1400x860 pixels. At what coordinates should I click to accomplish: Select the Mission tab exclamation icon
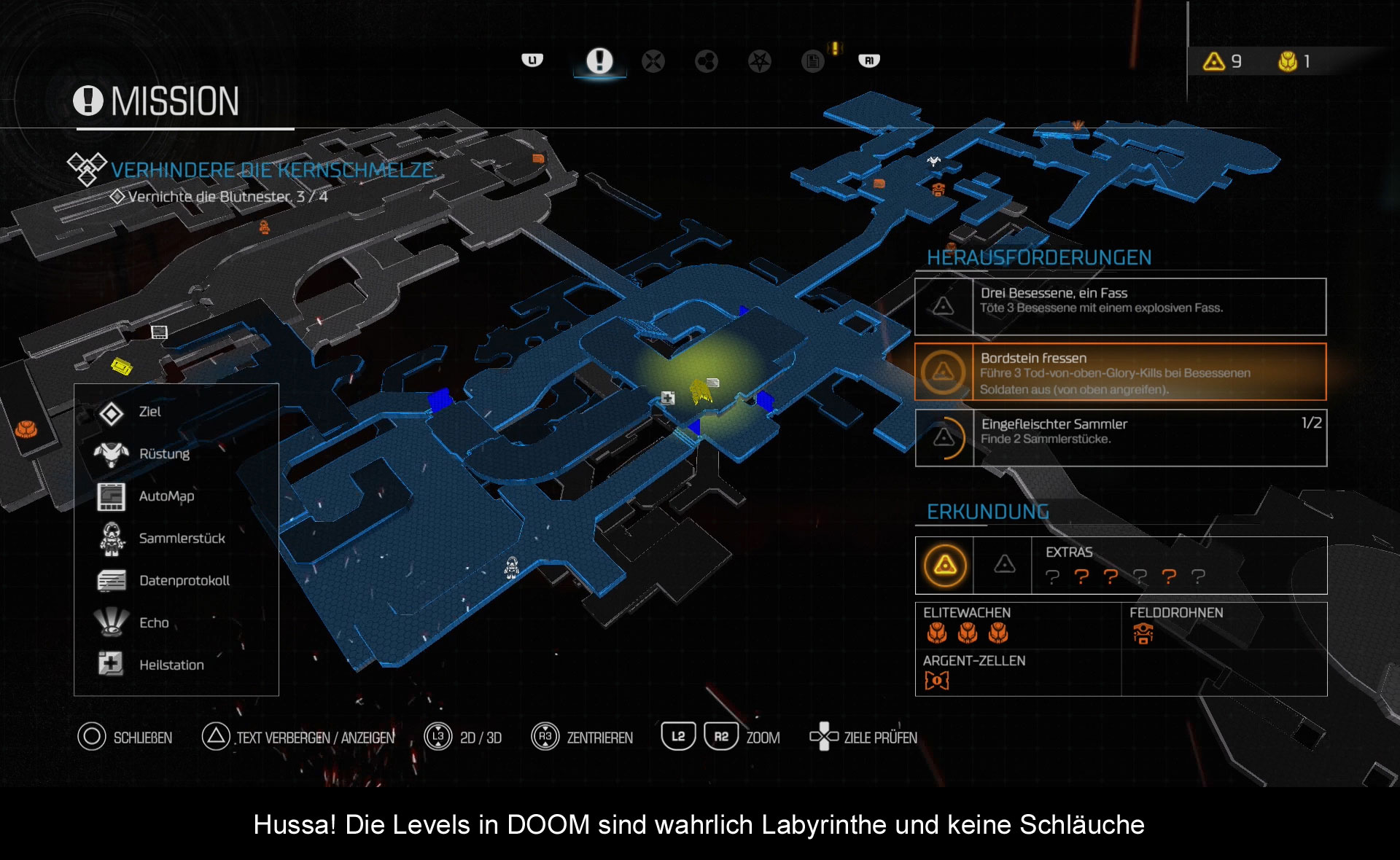coord(599,60)
